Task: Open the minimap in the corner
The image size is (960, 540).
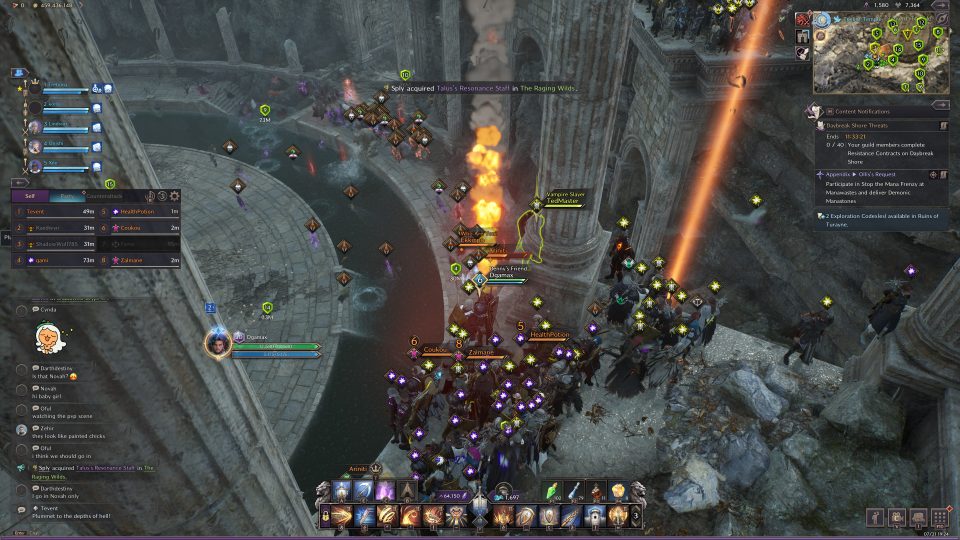Action: 871,56
